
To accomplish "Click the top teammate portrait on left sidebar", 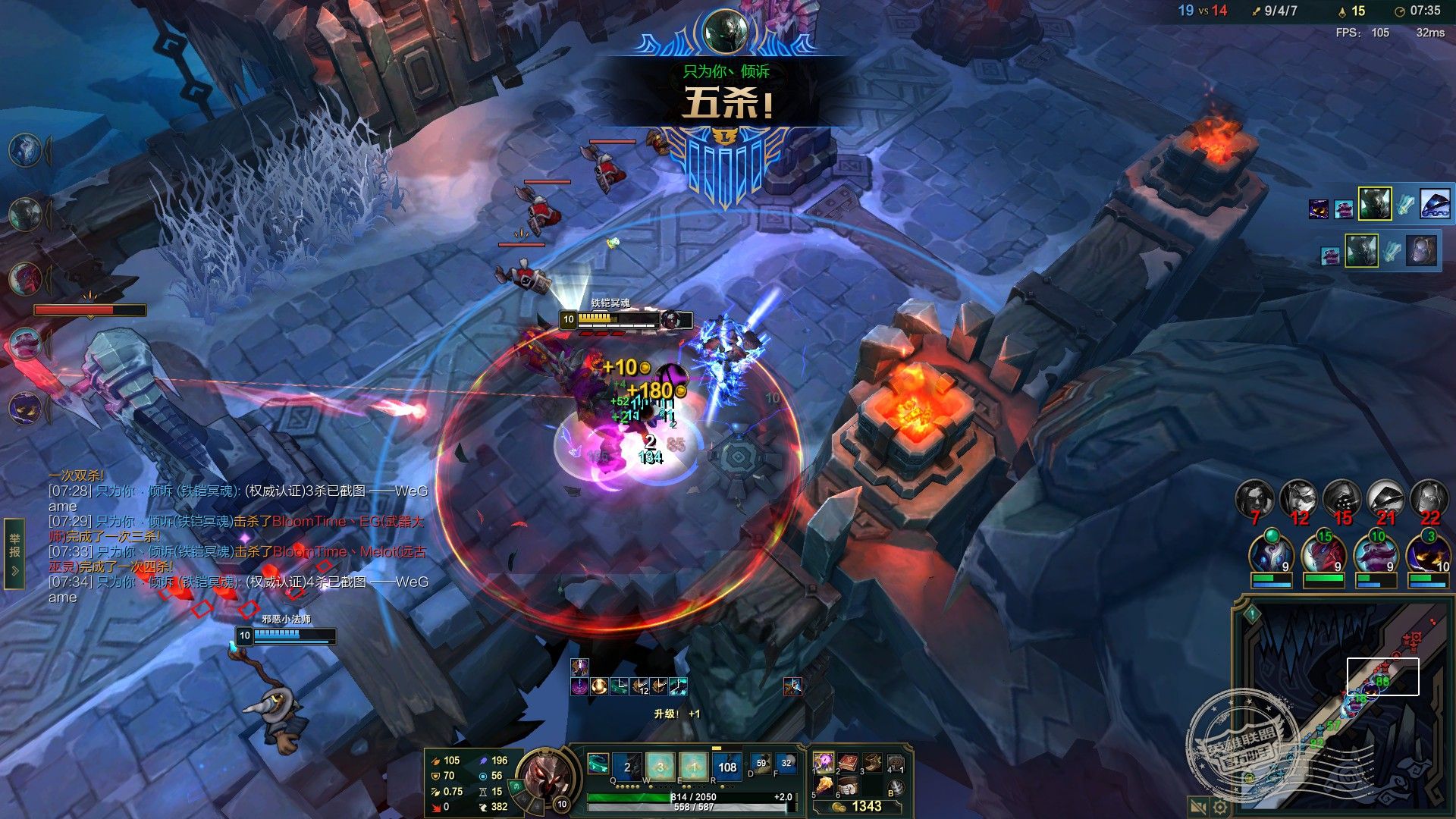I will [26, 149].
